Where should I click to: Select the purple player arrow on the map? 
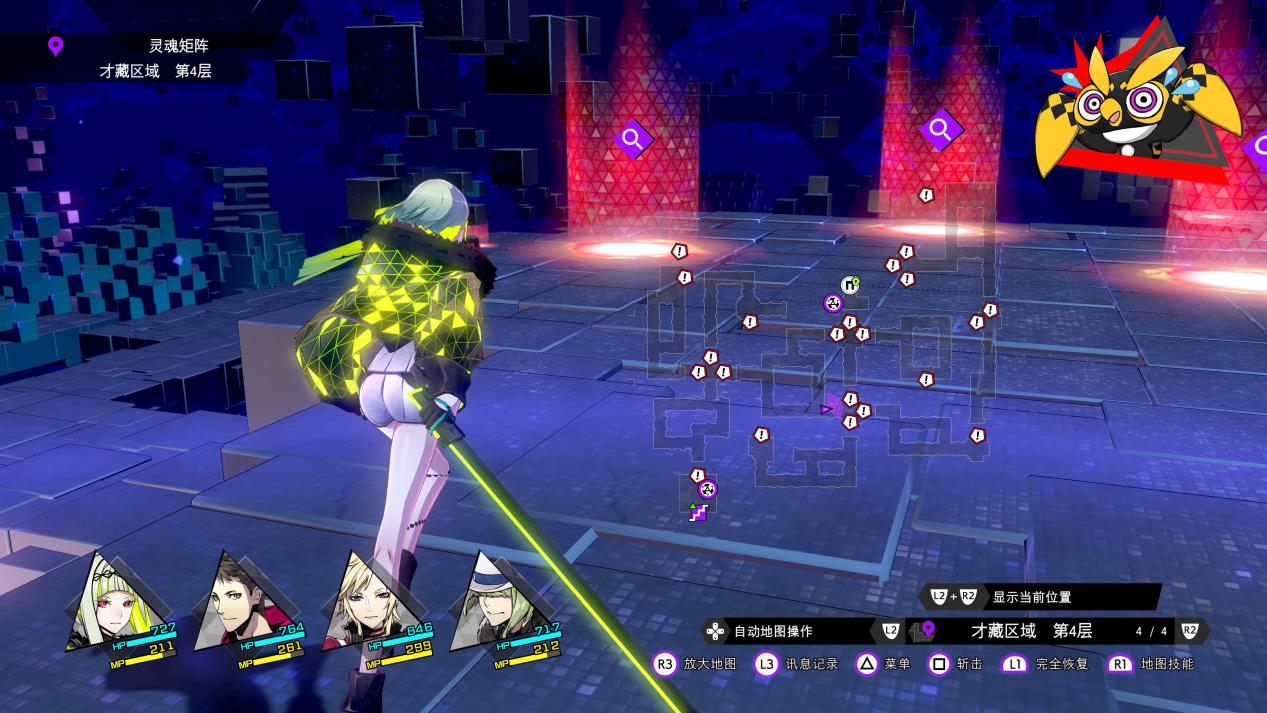(x=828, y=409)
